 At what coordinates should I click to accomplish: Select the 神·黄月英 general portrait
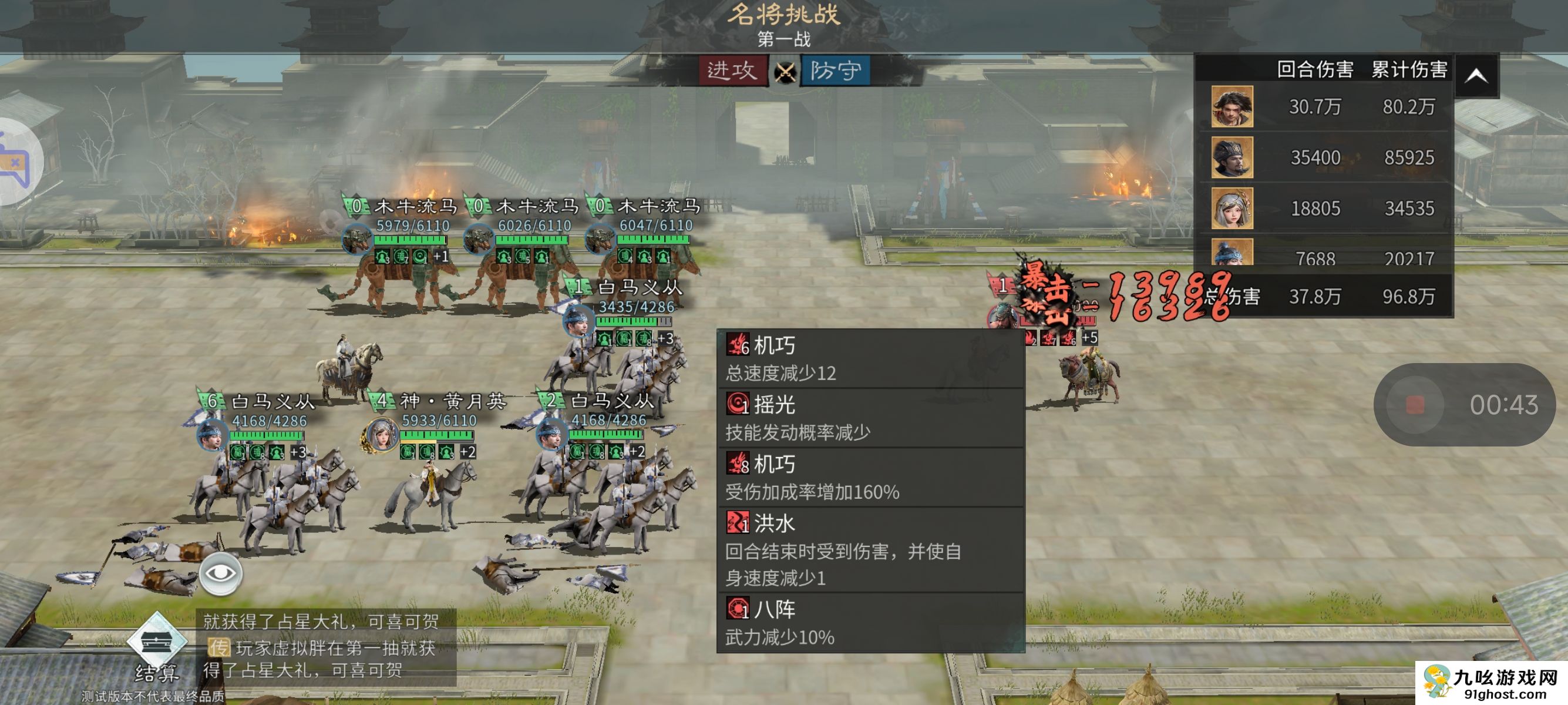(381, 434)
